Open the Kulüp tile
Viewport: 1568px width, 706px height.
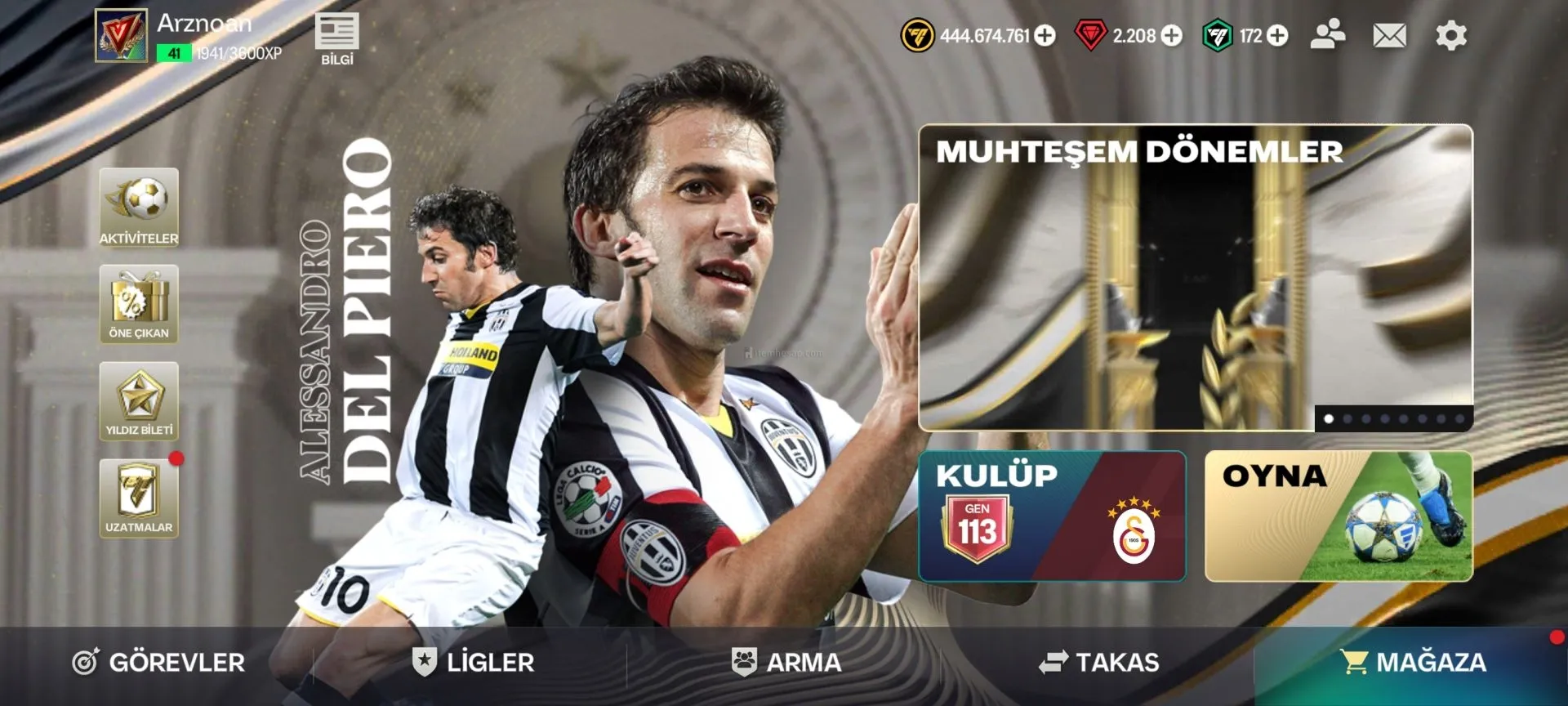(x=1052, y=516)
